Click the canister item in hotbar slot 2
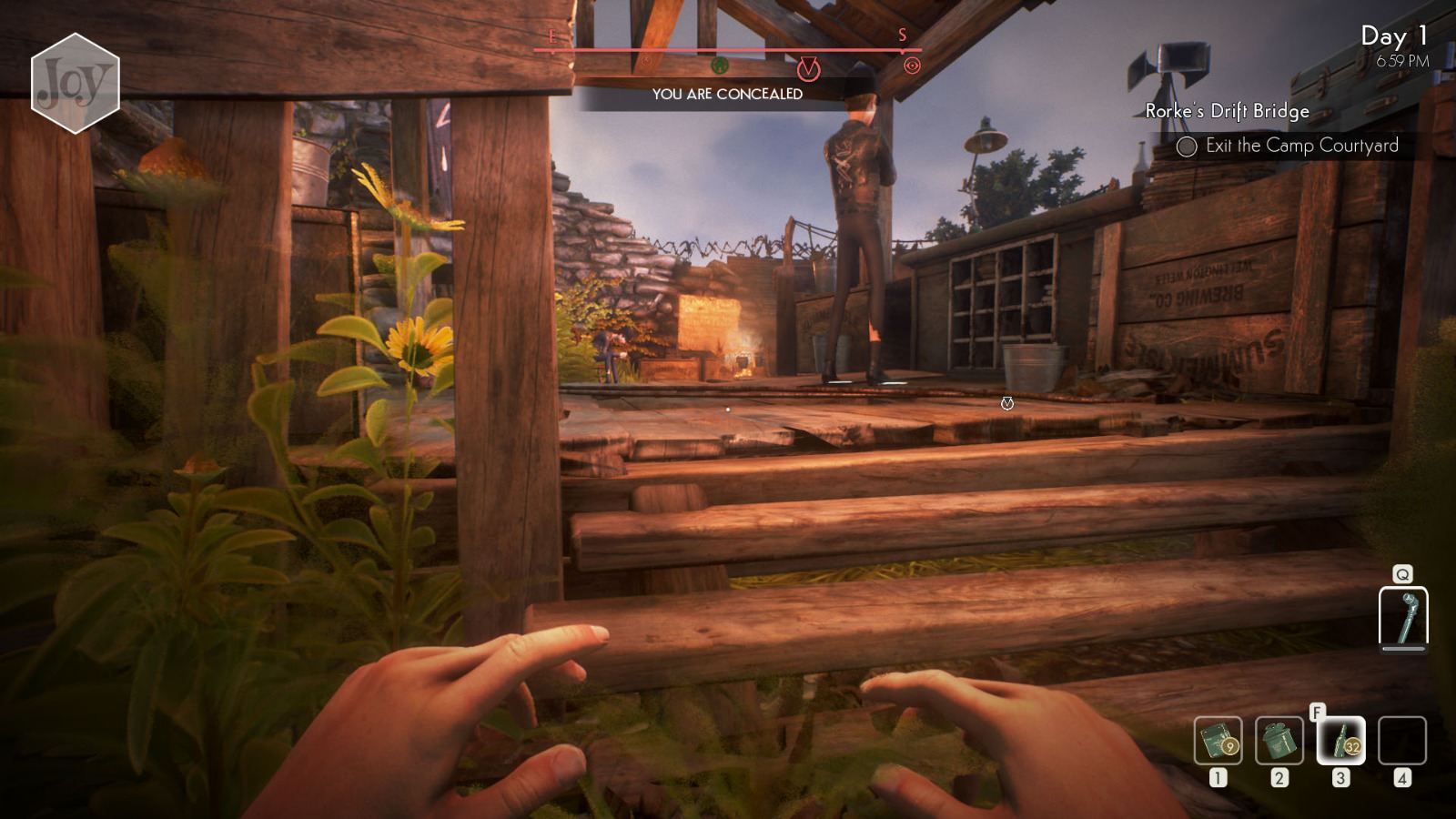 (1281, 739)
